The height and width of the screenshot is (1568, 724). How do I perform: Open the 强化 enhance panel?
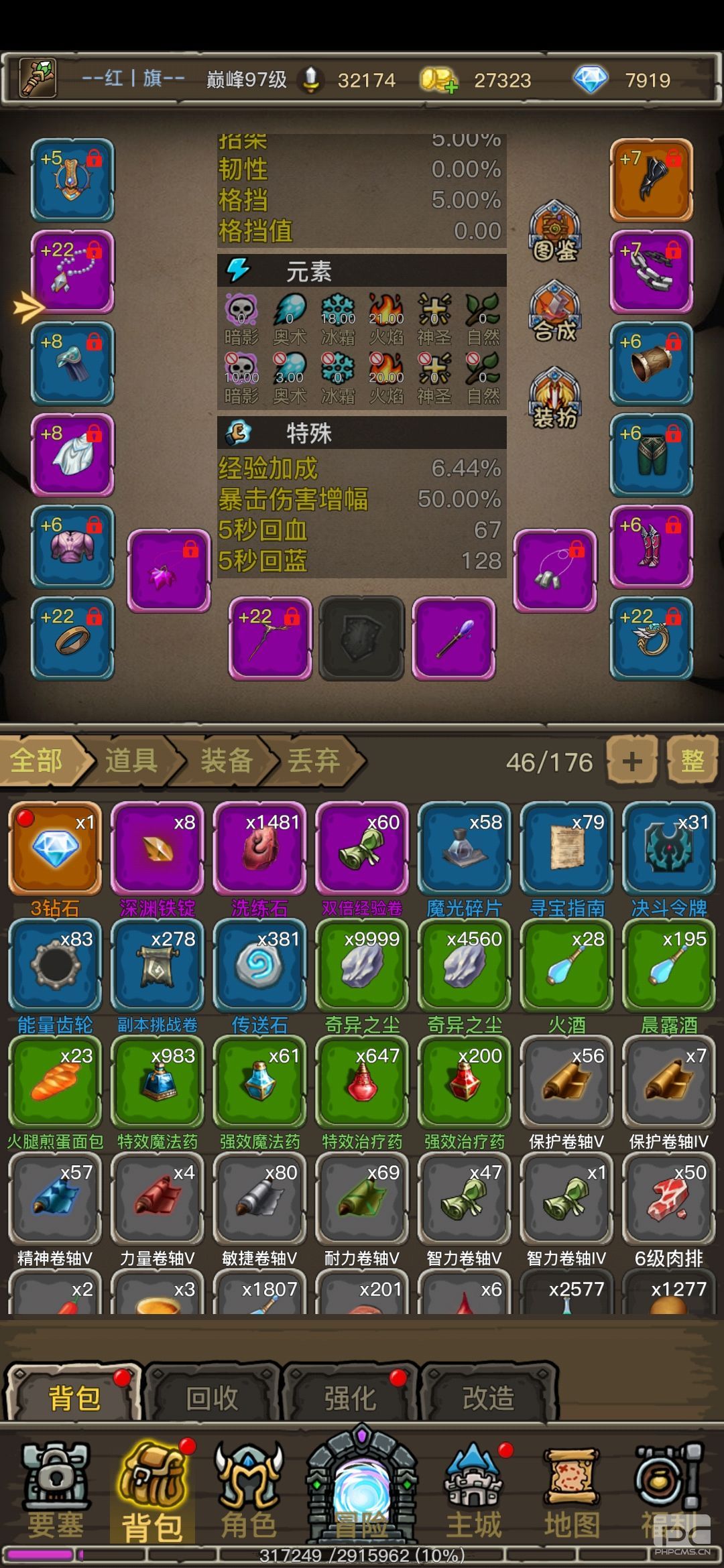(x=351, y=1398)
